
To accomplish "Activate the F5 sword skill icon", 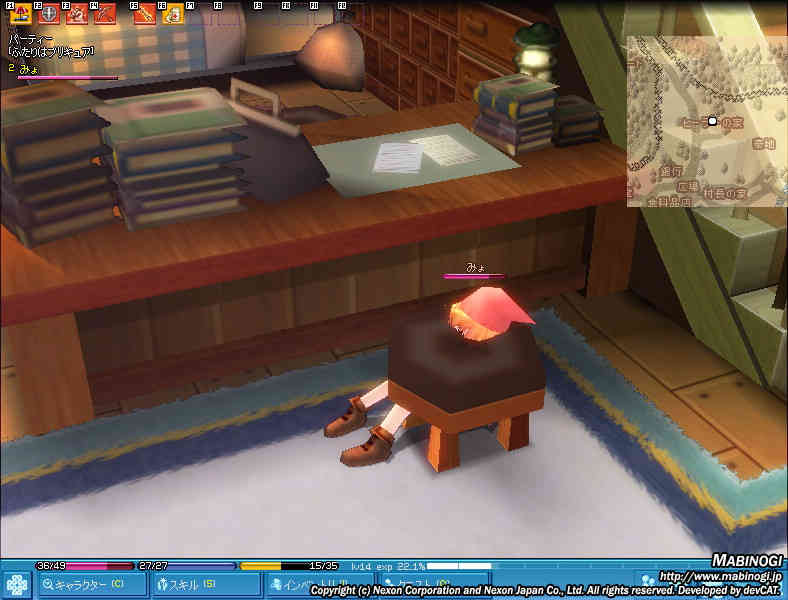I will [145, 14].
